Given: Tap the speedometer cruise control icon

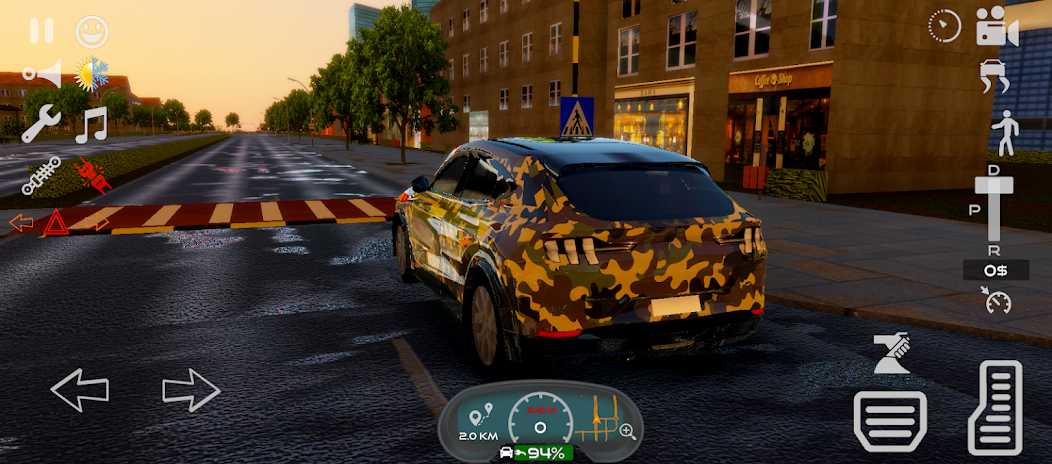Looking at the screenshot, I should pos(995,301).
